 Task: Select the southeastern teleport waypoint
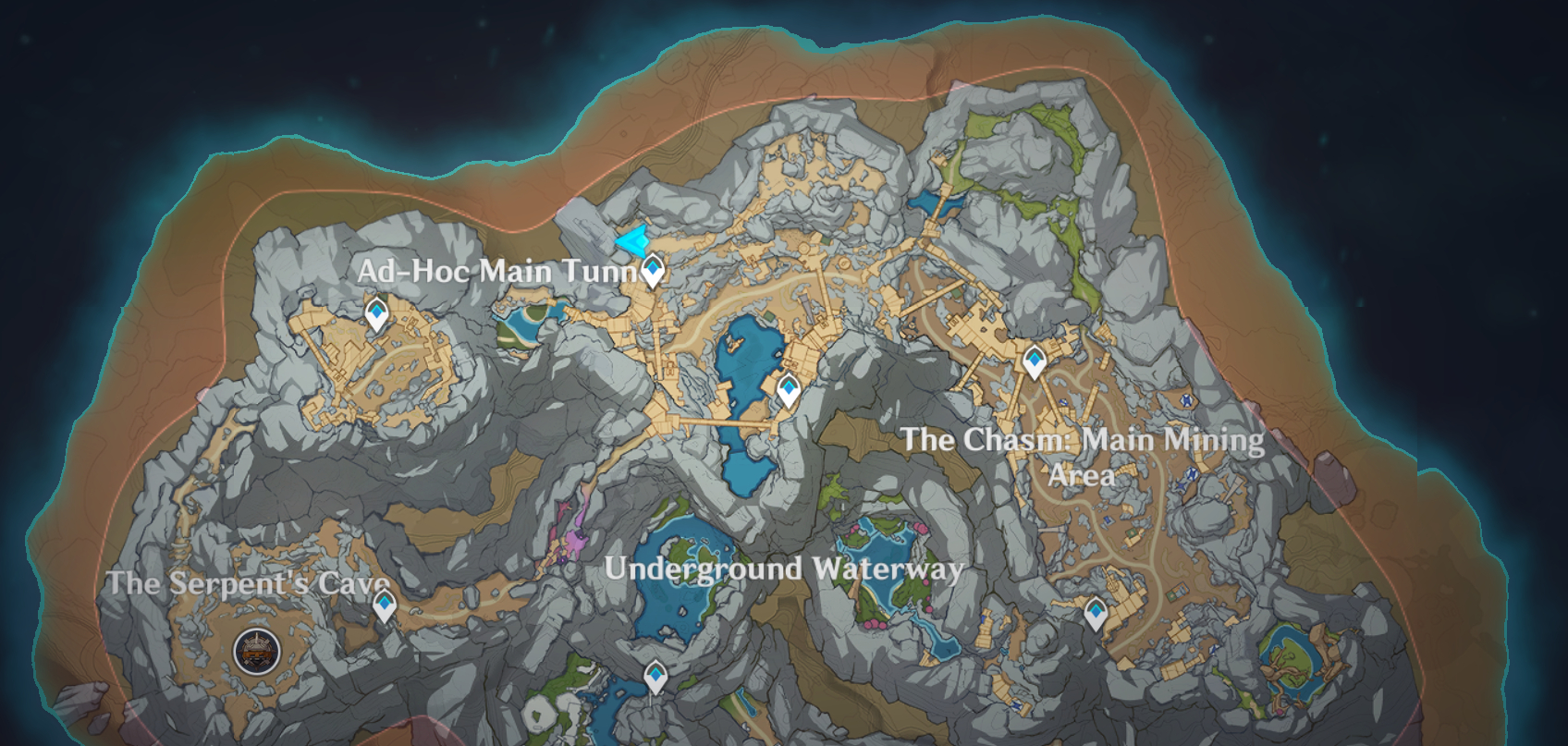click(1096, 611)
